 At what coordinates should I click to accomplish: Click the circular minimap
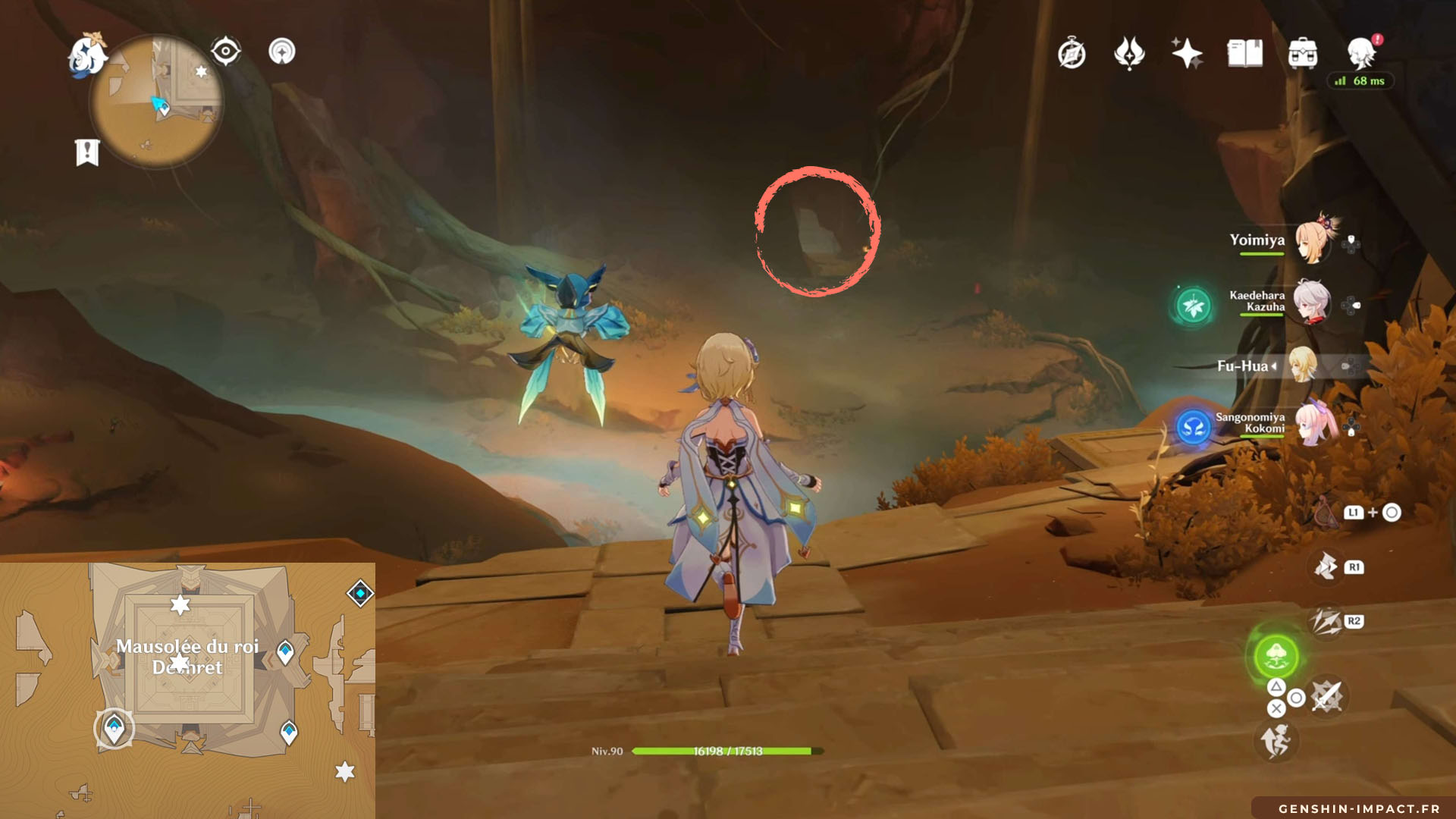click(156, 102)
